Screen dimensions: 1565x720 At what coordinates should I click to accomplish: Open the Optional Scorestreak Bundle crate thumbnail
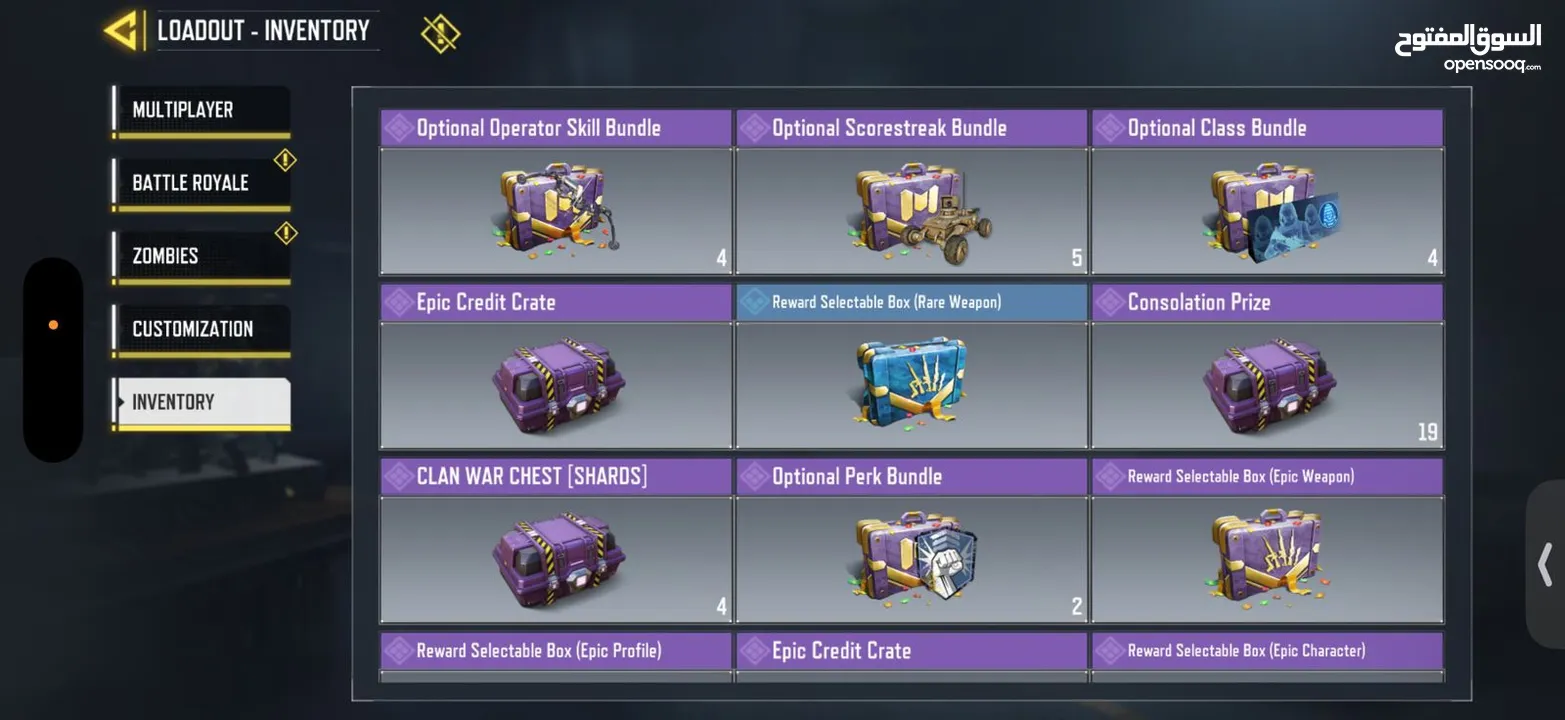point(911,211)
